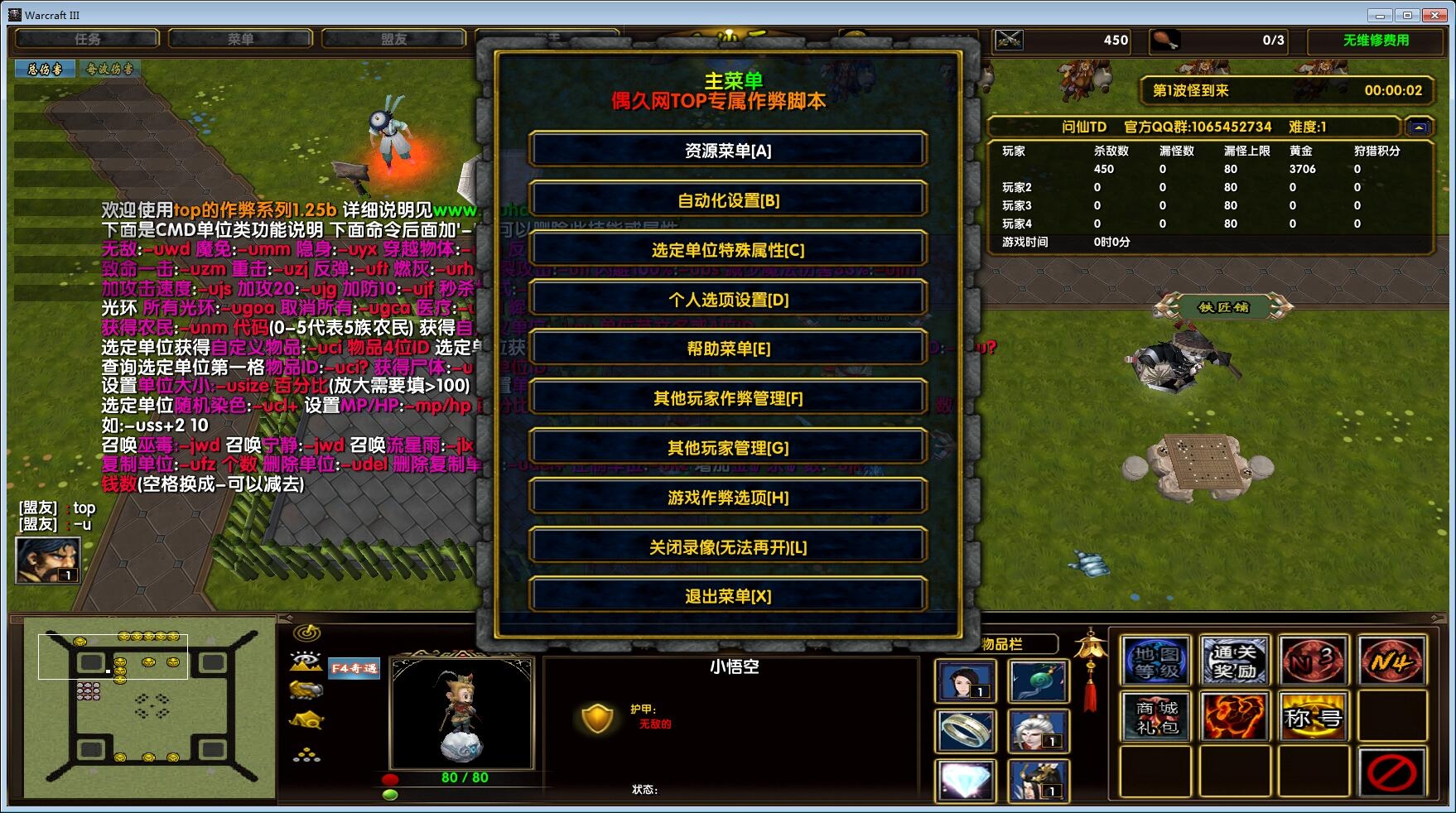1456x813 pixels.
Task: Select 自动化设置[B] option
Action: 727,200
